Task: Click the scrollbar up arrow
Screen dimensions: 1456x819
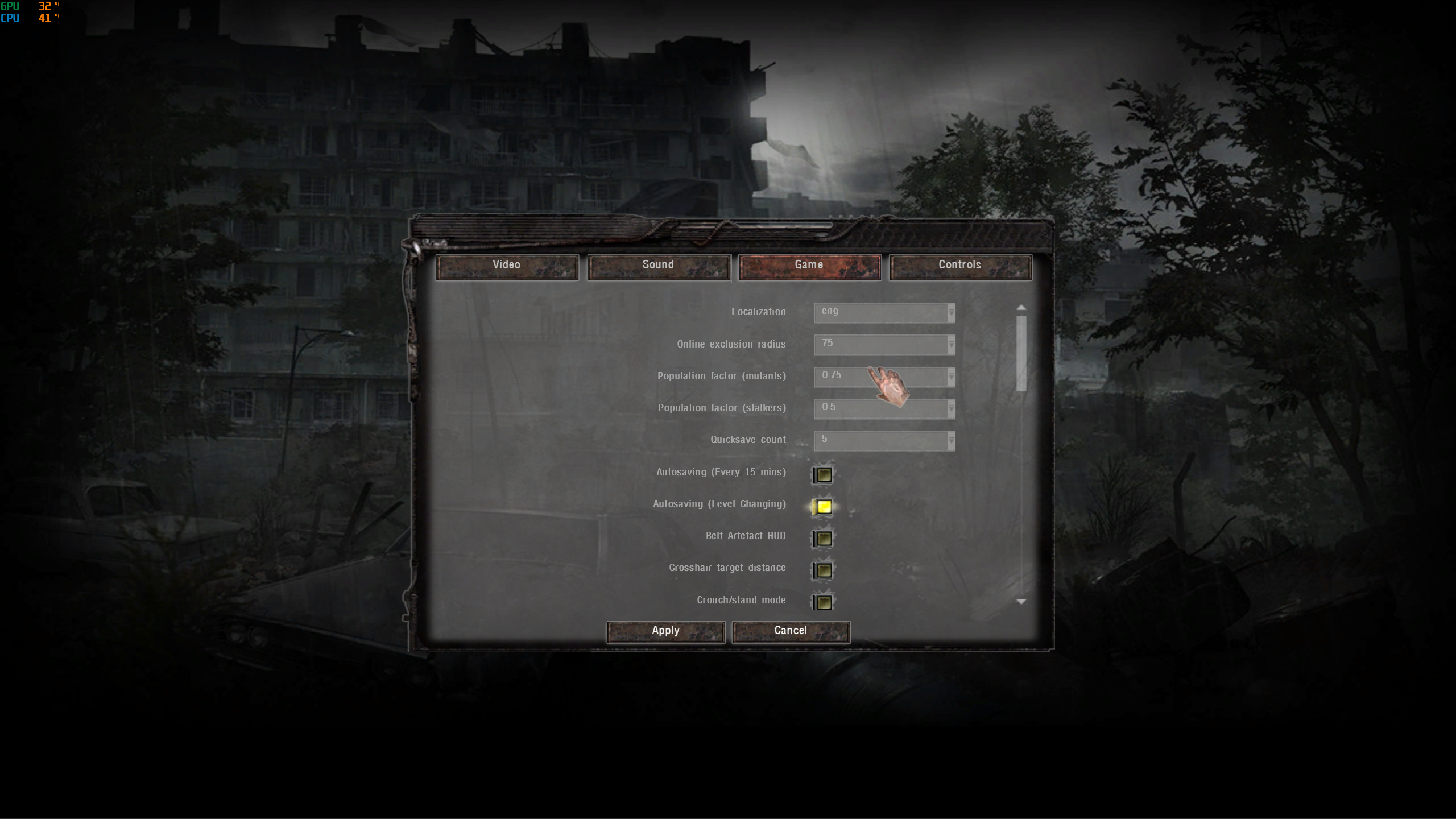Action: (x=1021, y=308)
